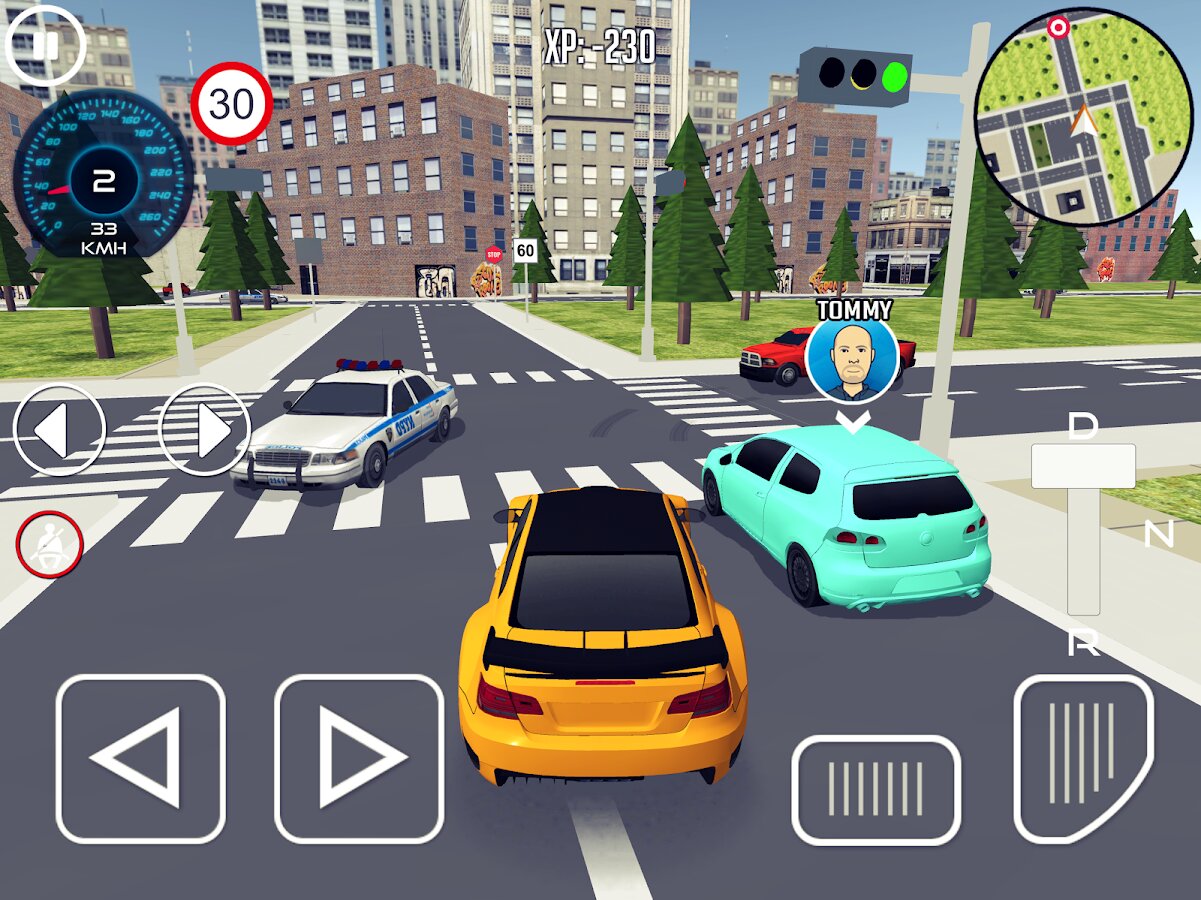
Task: Toggle the red seatbelt icon
Action: [x=49, y=545]
